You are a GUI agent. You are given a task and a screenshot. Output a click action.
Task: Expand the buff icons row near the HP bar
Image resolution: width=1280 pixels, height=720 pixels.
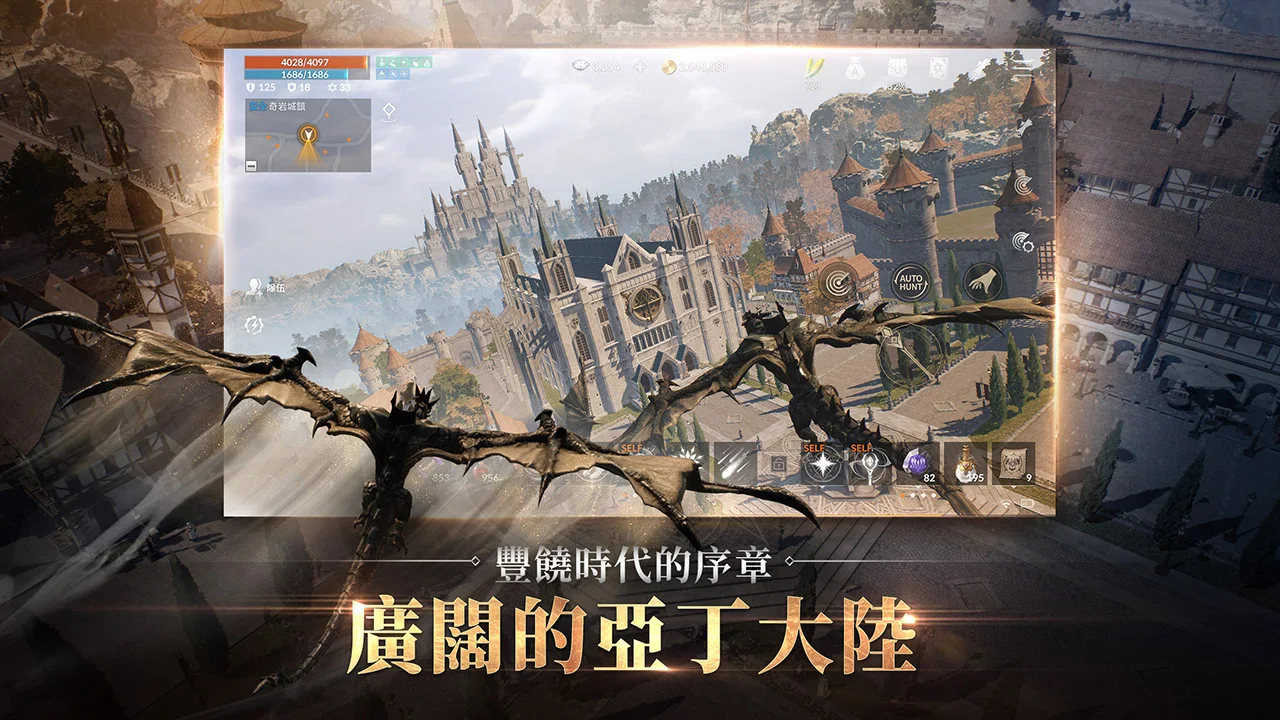tap(405, 68)
